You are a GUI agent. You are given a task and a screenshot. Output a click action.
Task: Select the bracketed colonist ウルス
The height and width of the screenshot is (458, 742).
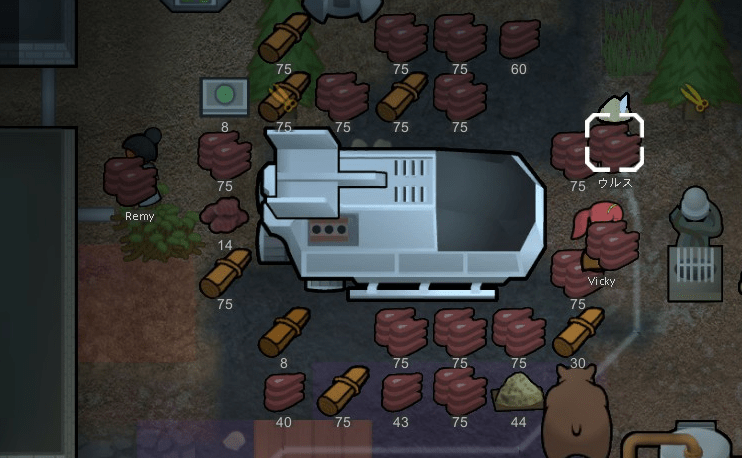(x=614, y=141)
